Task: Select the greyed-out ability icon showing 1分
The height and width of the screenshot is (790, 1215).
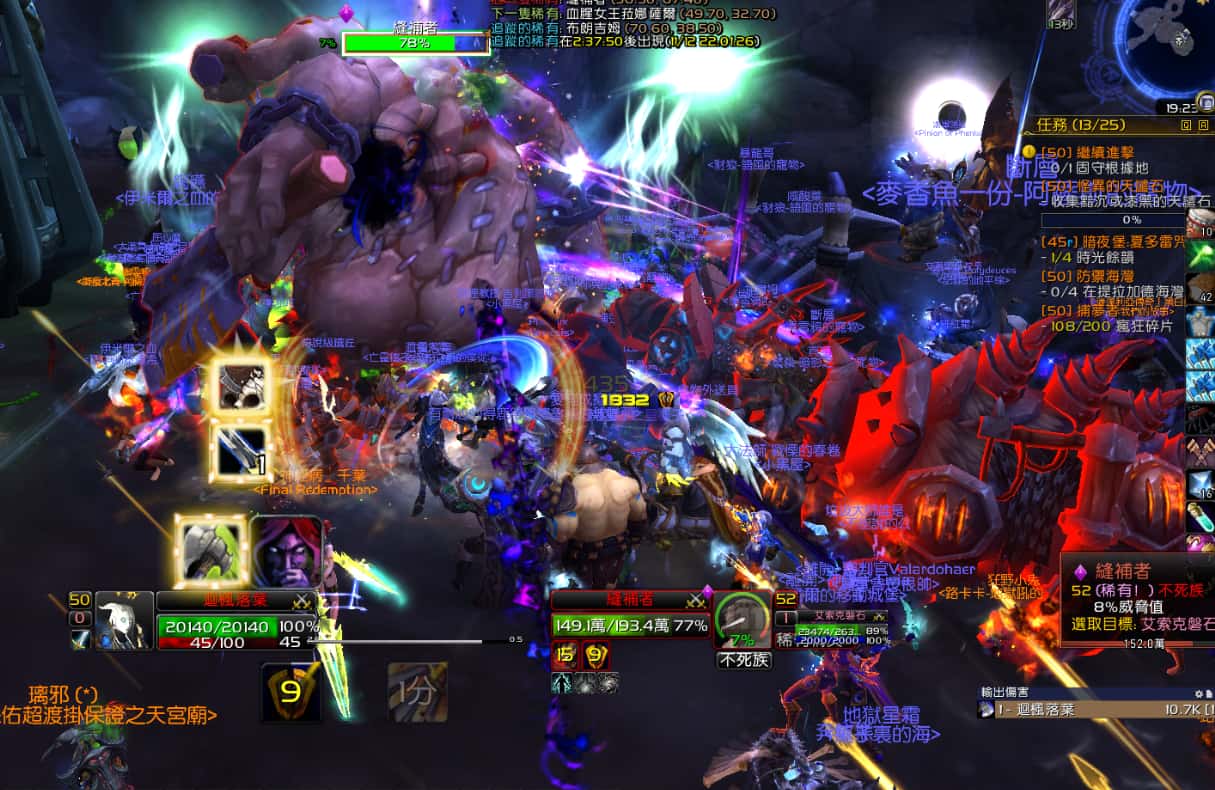Action: click(x=417, y=691)
